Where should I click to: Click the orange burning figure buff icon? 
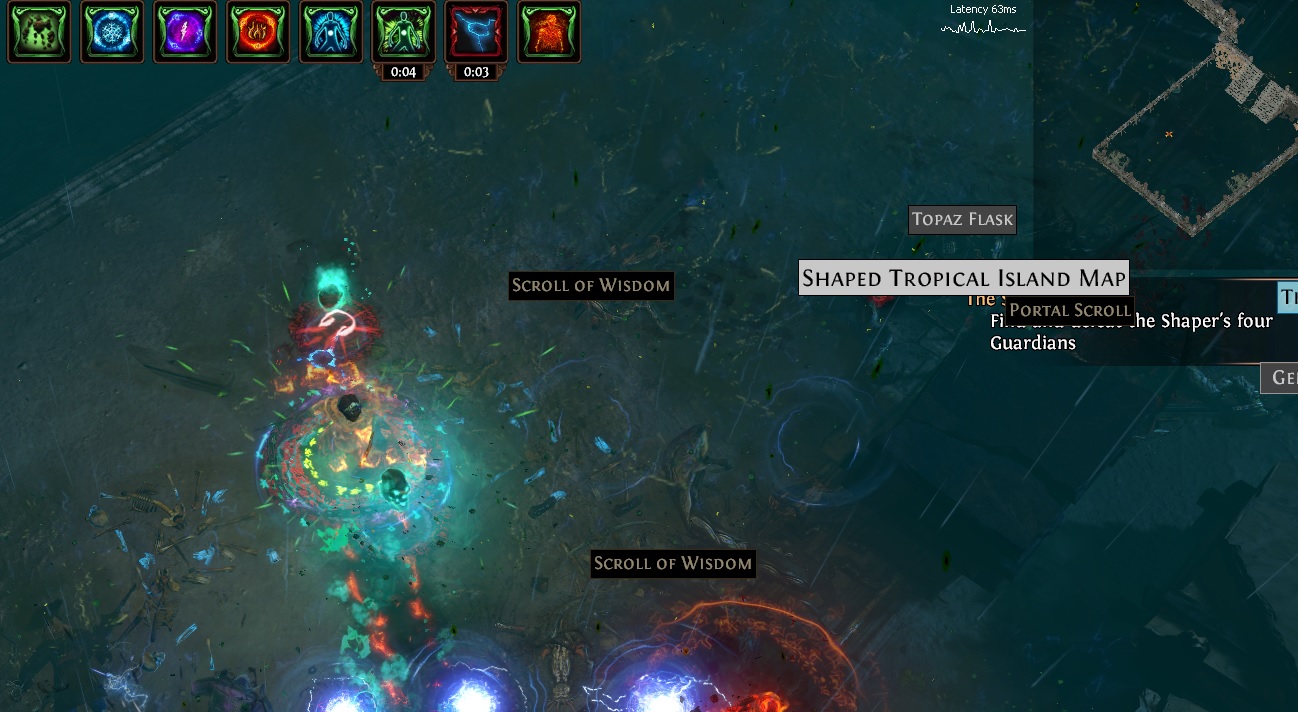pos(549,31)
